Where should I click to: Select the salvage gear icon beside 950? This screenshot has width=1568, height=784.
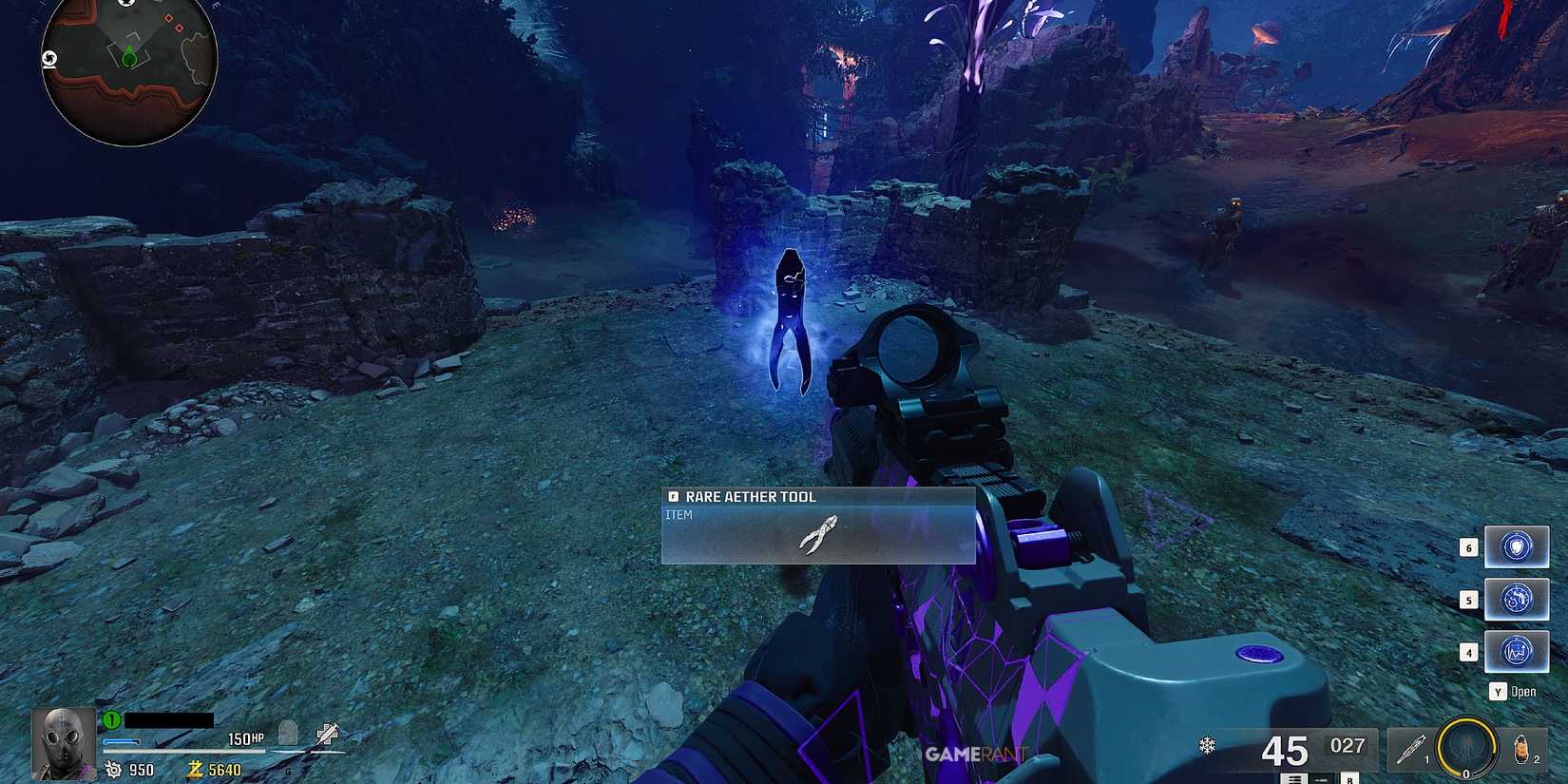click(114, 770)
